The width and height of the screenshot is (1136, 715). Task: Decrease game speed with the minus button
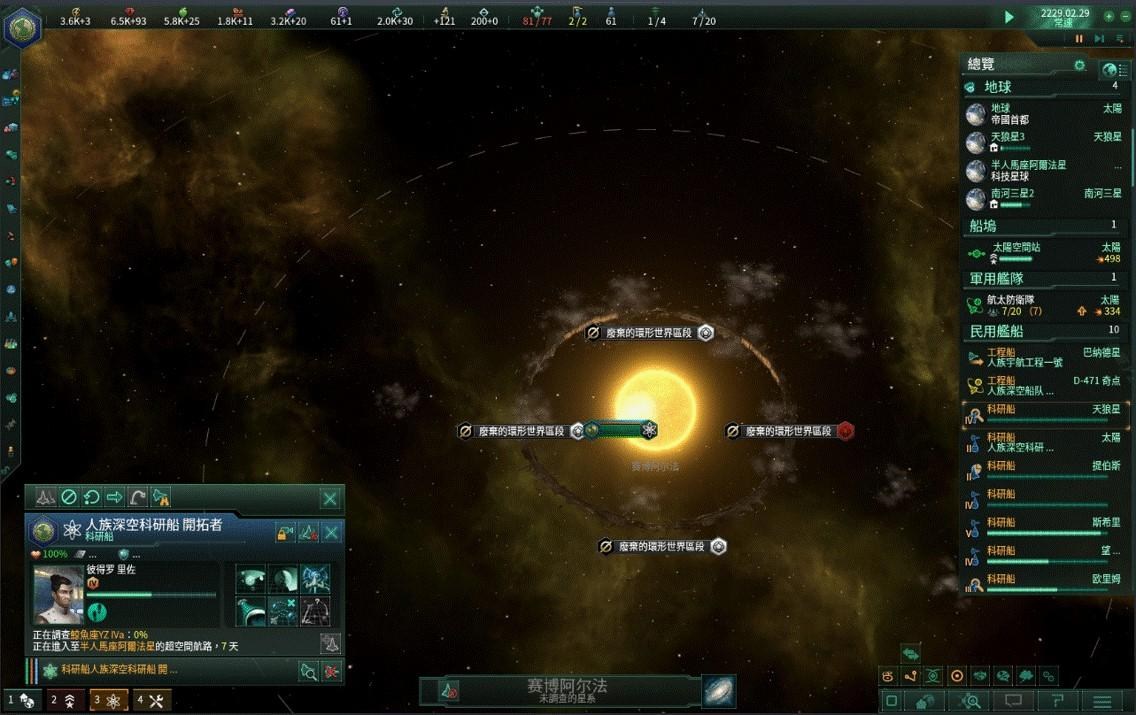[x=1126, y=17]
